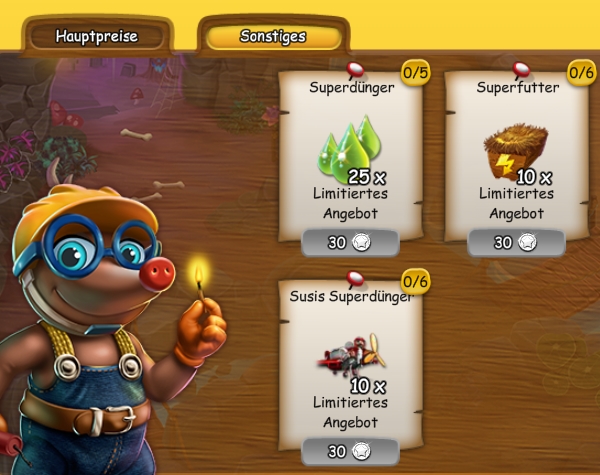600x475 pixels.
Task: Switch to the Hauptpreise tab
Action: [96, 37]
